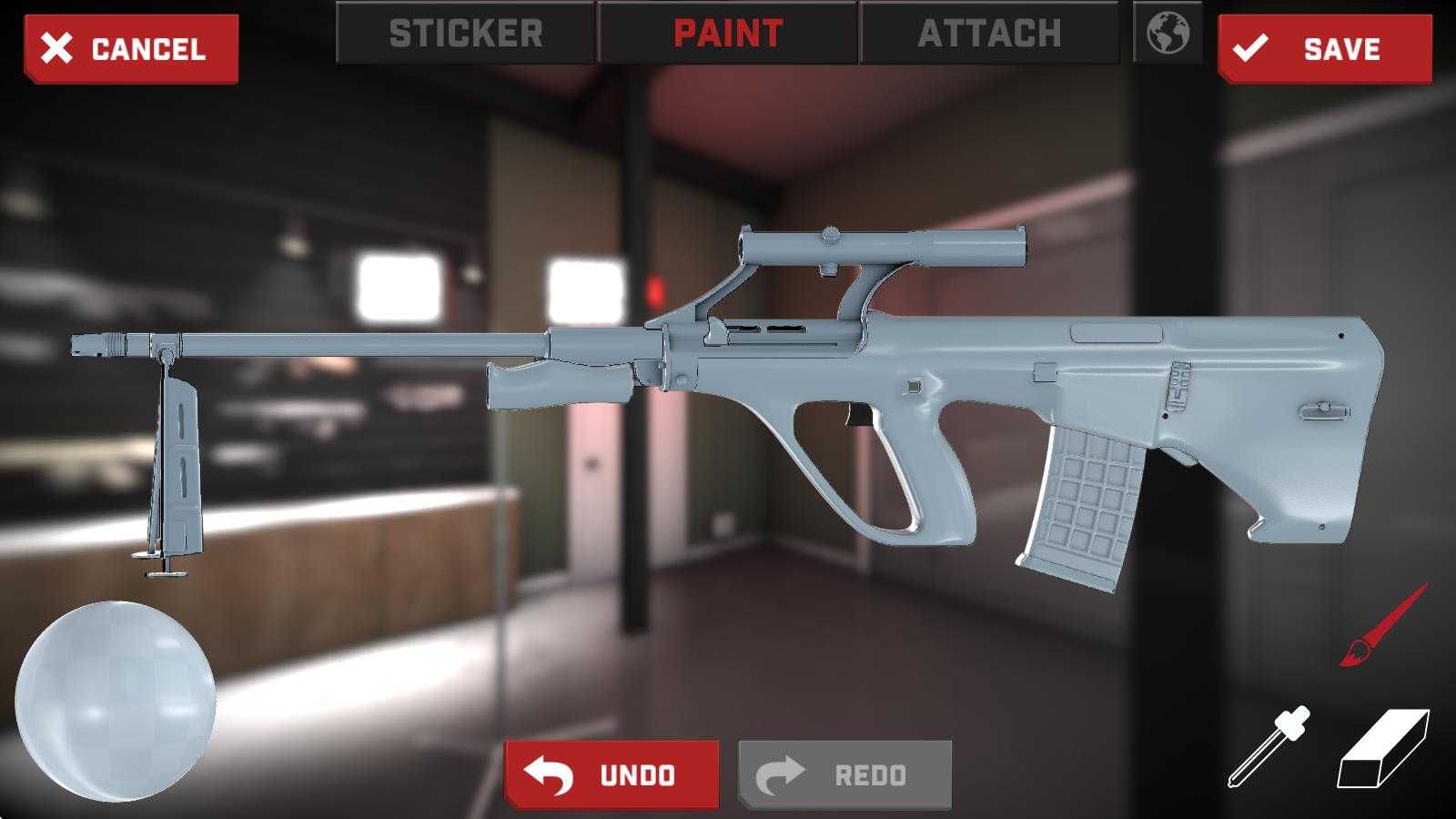Undo the last paint action
The width and height of the screenshot is (1456, 819).
(x=612, y=774)
